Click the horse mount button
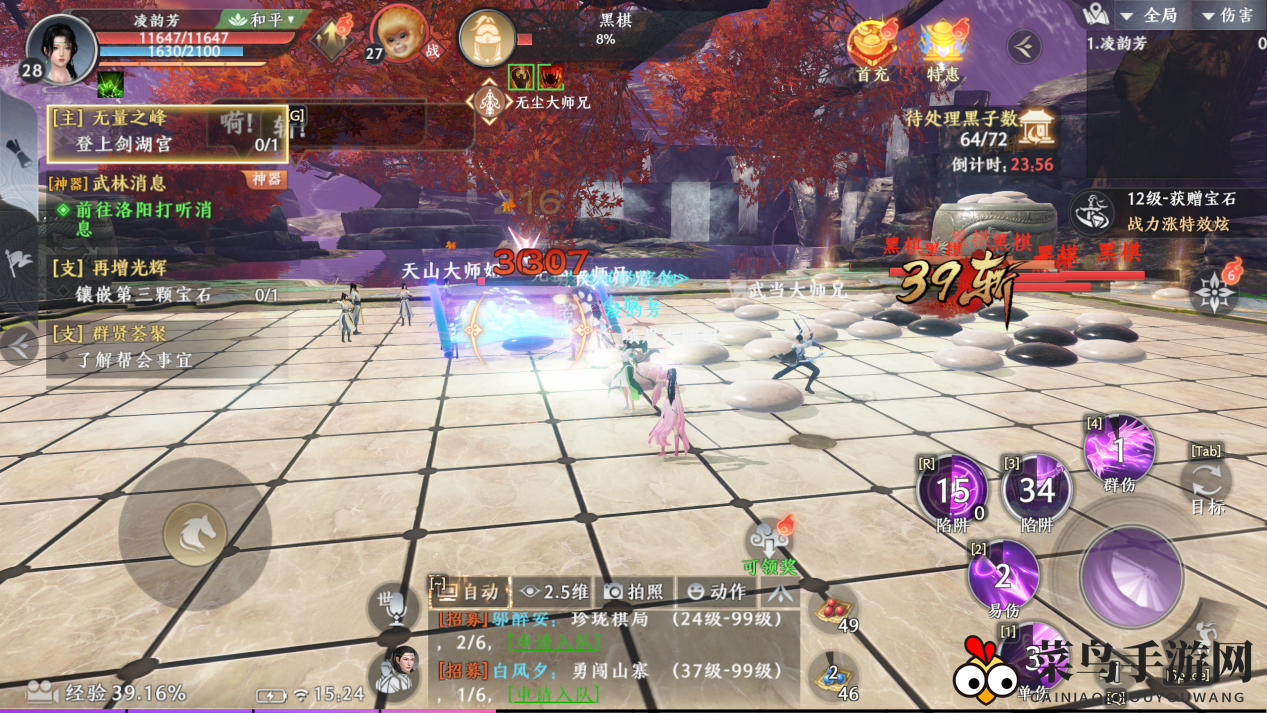The image size is (1267, 713). [x=194, y=533]
